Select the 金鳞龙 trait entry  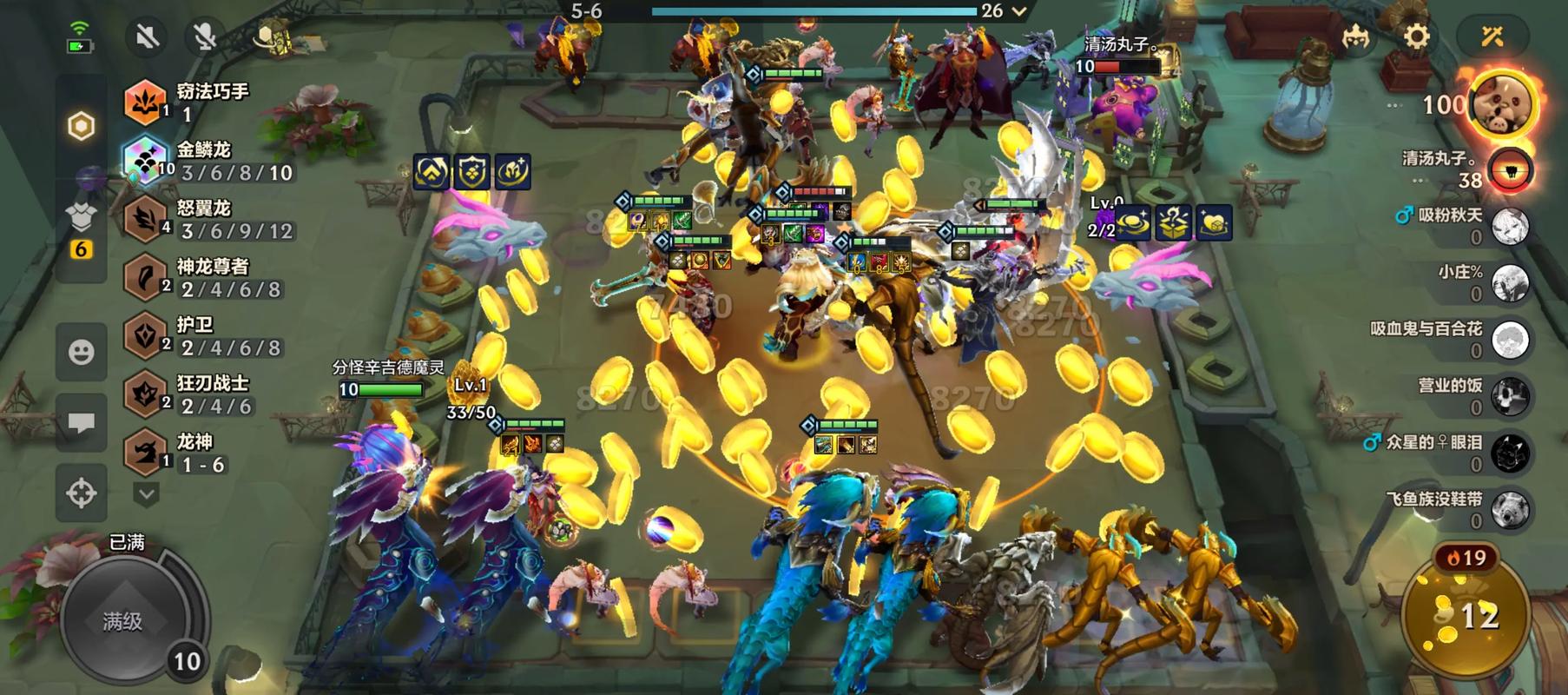(x=208, y=161)
